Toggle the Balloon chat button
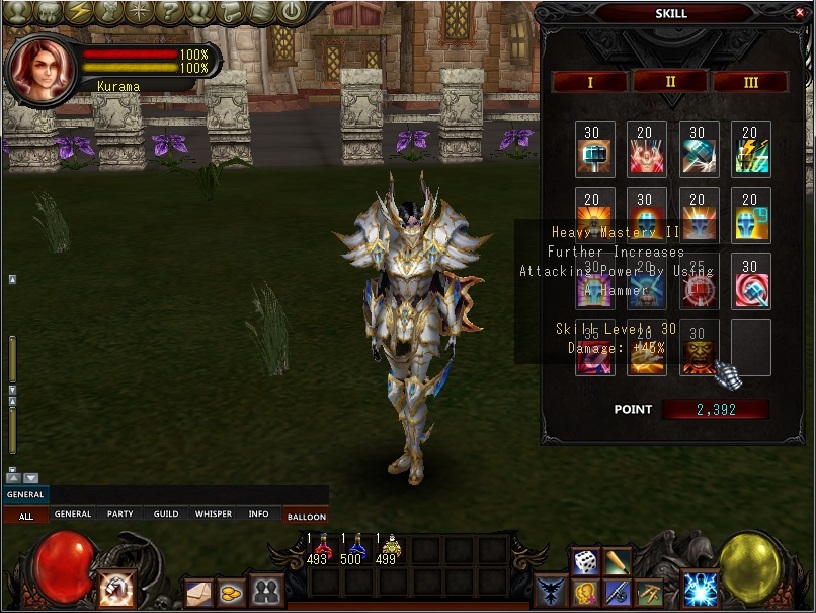Screen dimensions: 816x613 tap(306, 516)
